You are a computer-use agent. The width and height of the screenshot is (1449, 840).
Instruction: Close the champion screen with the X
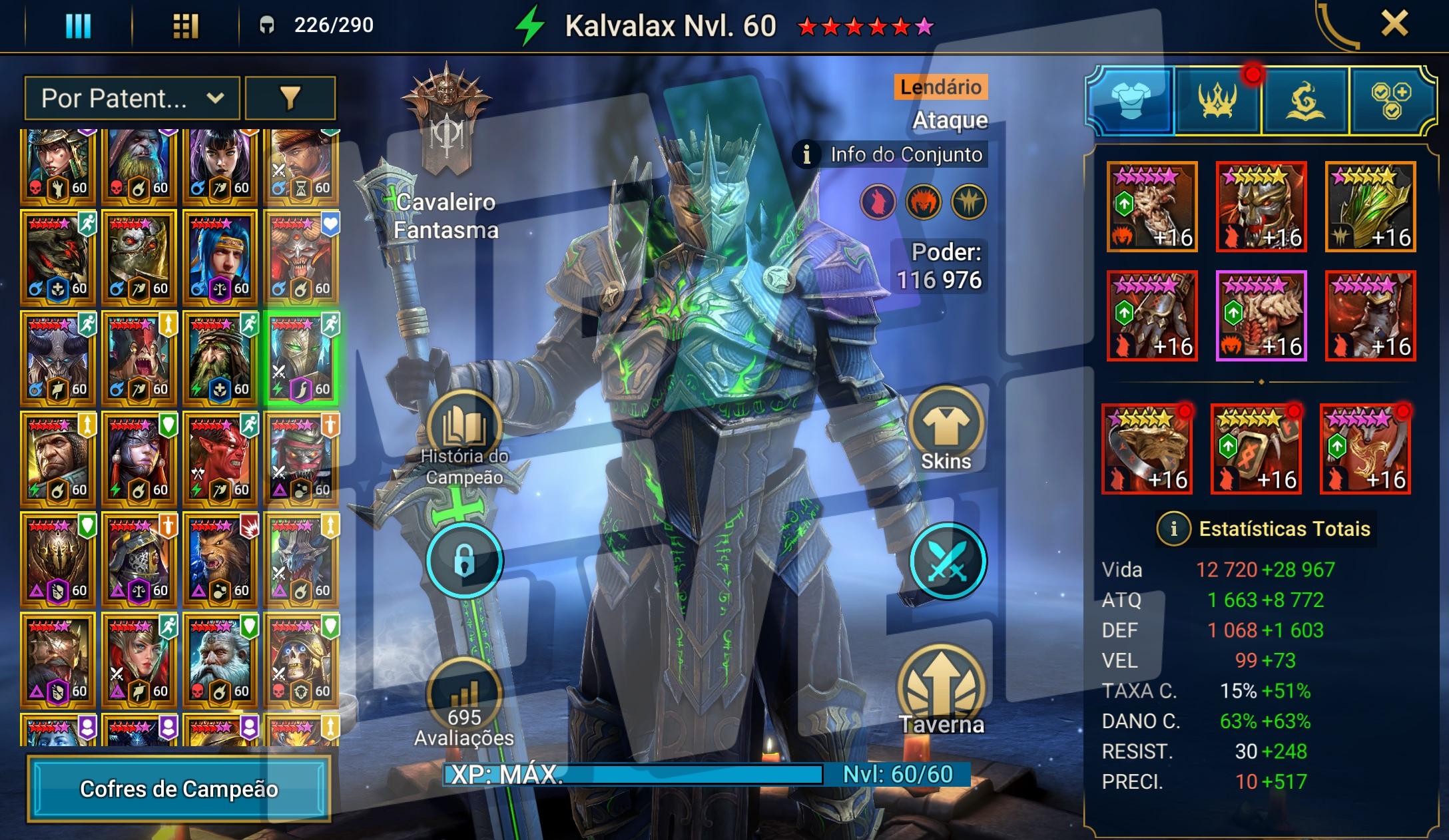[1394, 25]
